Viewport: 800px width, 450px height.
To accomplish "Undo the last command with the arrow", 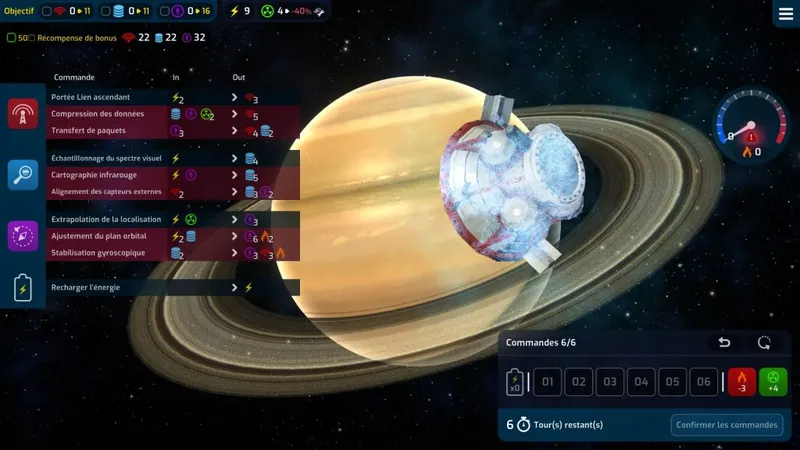I will pyautogui.click(x=725, y=343).
